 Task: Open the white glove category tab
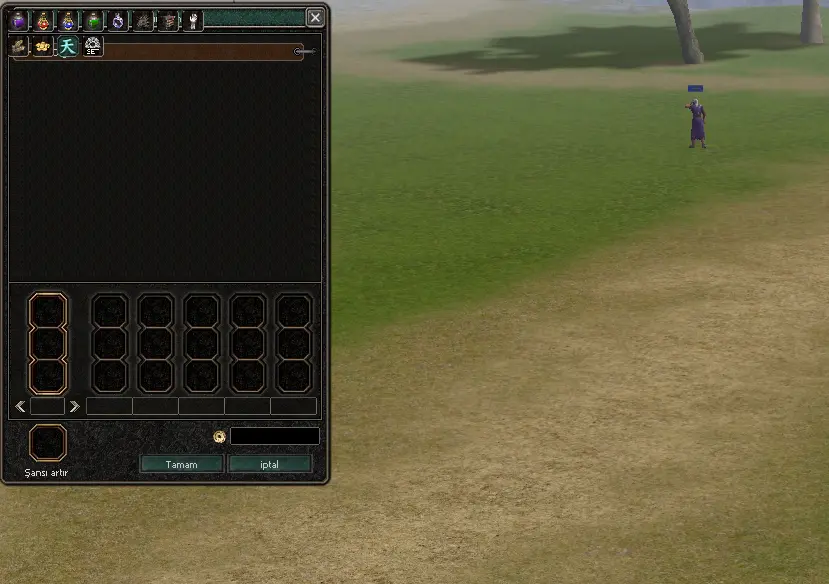[x=193, y=20]
